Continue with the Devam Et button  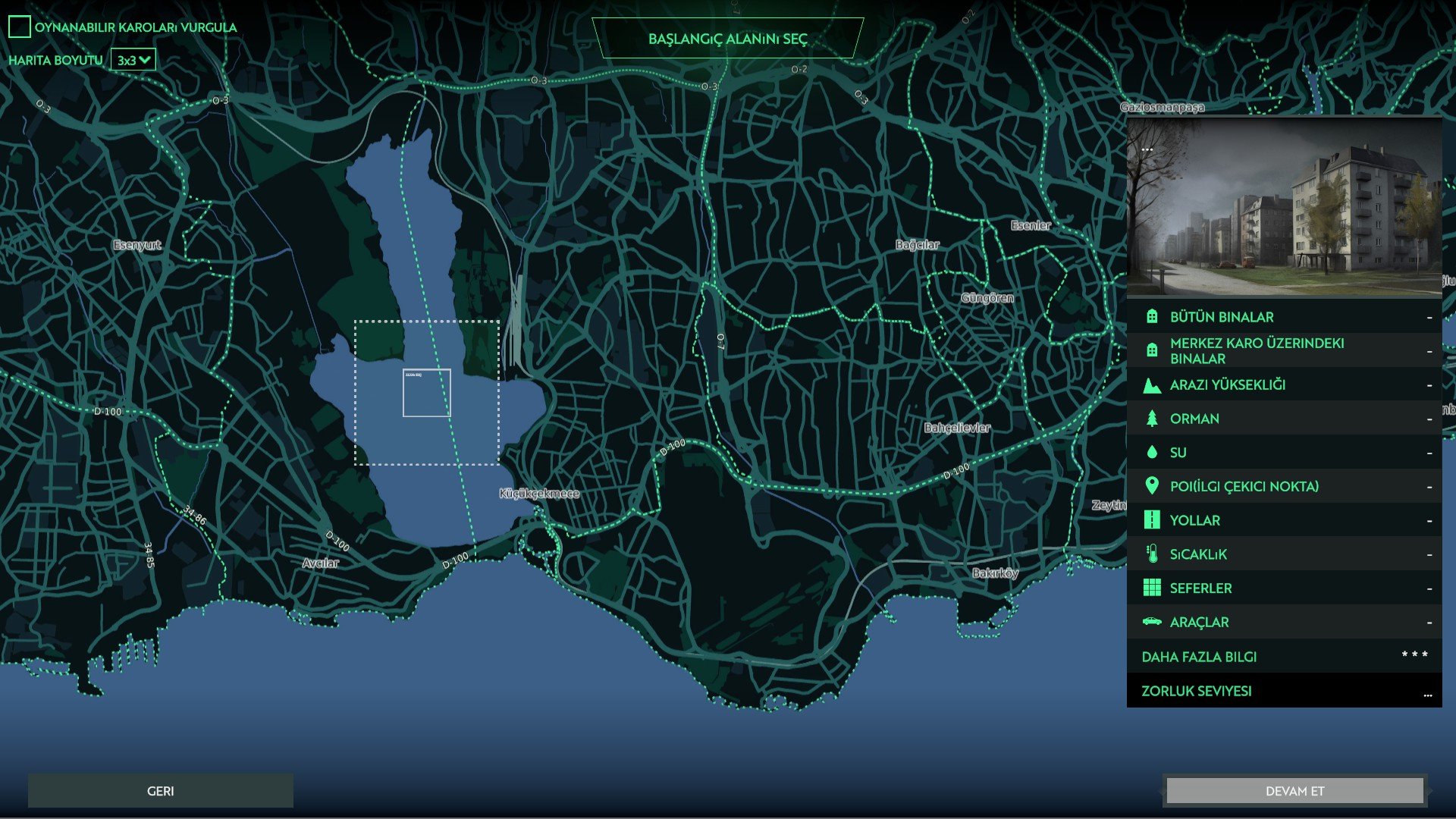tap(1294, 791)
